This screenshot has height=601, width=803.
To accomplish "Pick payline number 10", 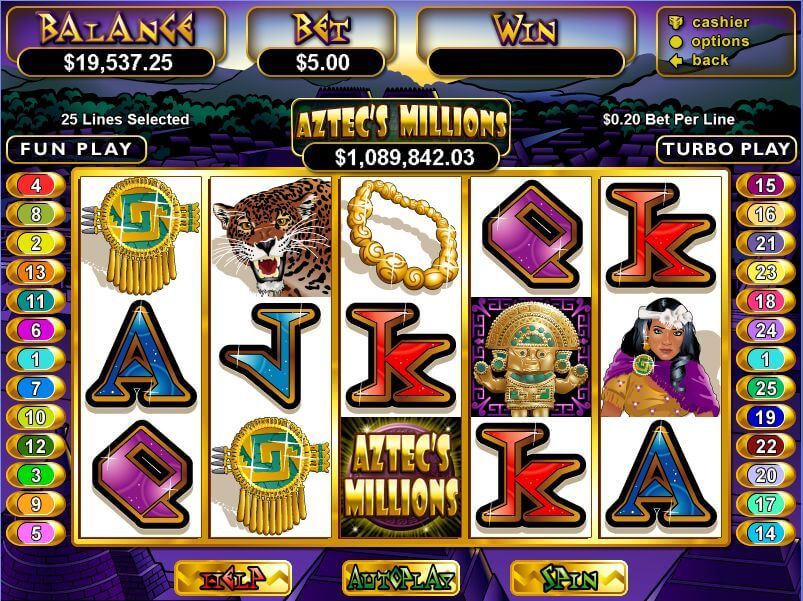I will pos(35,417).
